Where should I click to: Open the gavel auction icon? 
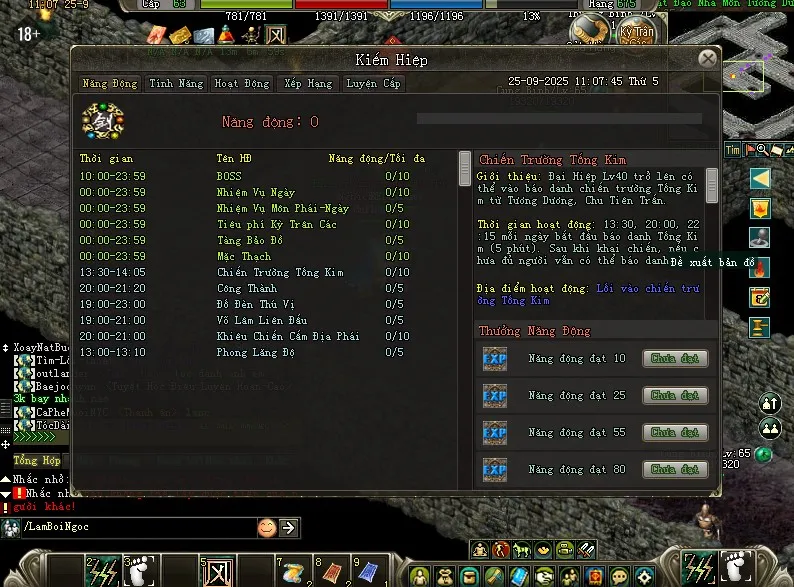[x=760, y=326]
